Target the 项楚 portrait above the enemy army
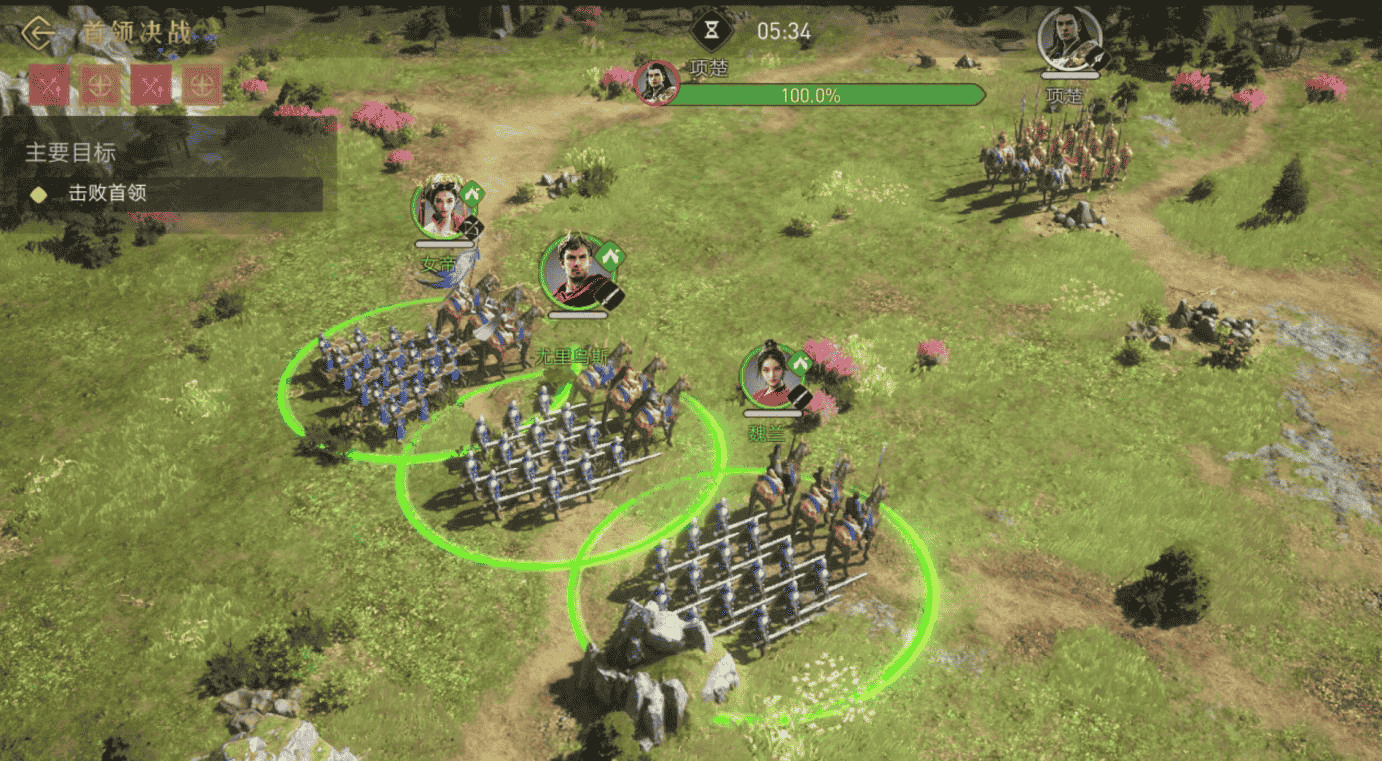1382x761 pixels. [1067, 39]
